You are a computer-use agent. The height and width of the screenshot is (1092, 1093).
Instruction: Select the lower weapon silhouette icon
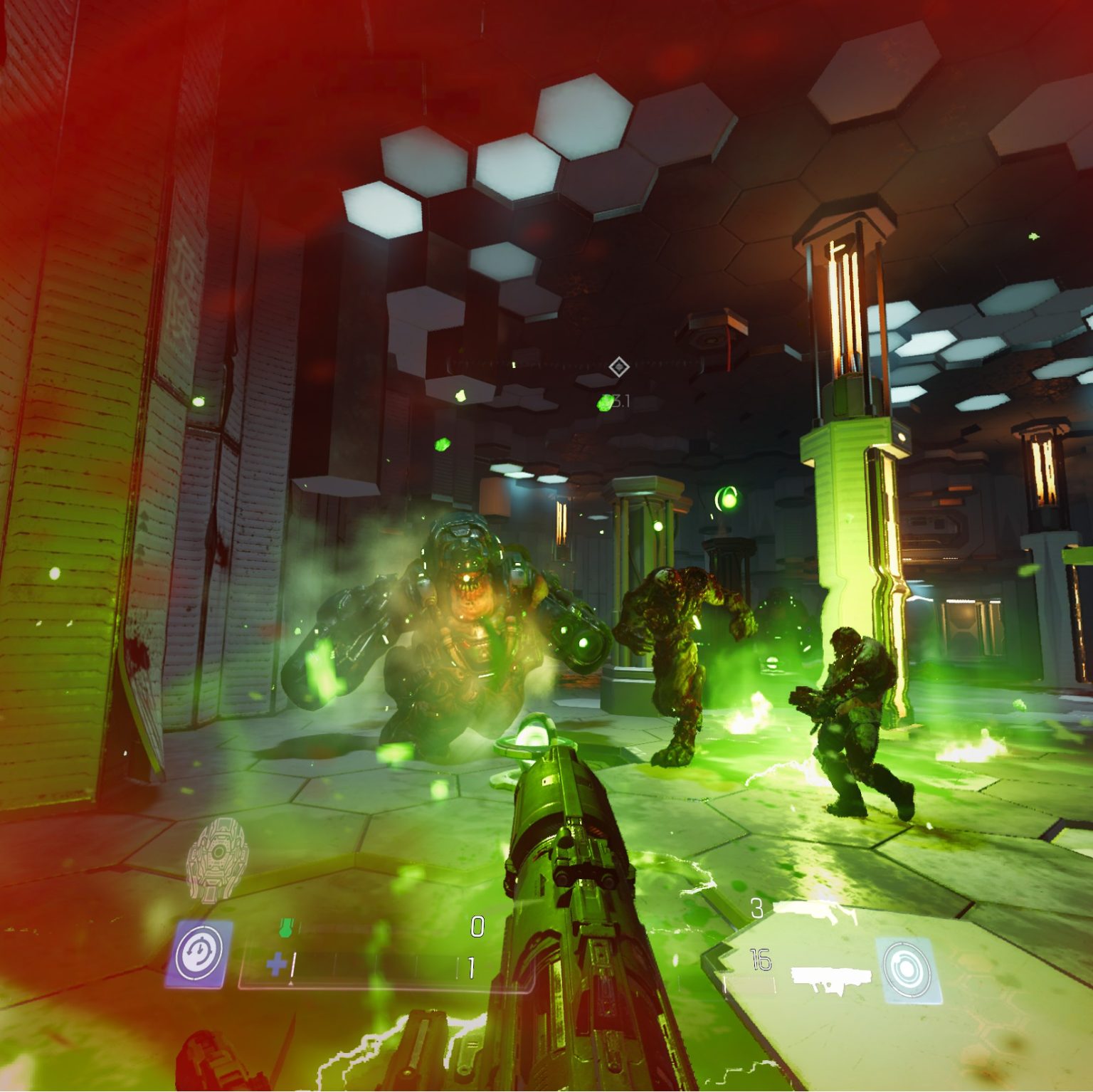[830, 979]
